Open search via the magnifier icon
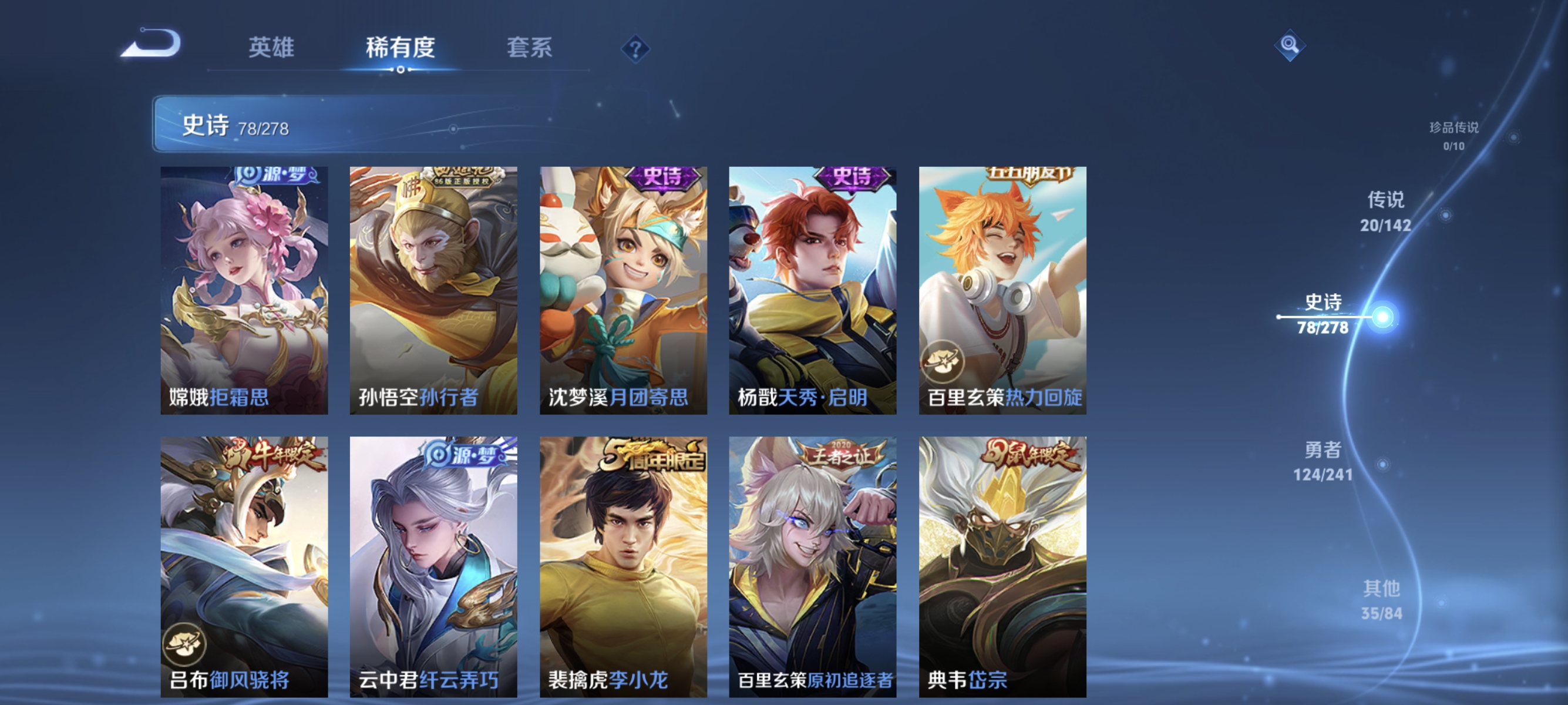Image resolution: width=1568 pixels, height=705 pixels. (1291, 45)
